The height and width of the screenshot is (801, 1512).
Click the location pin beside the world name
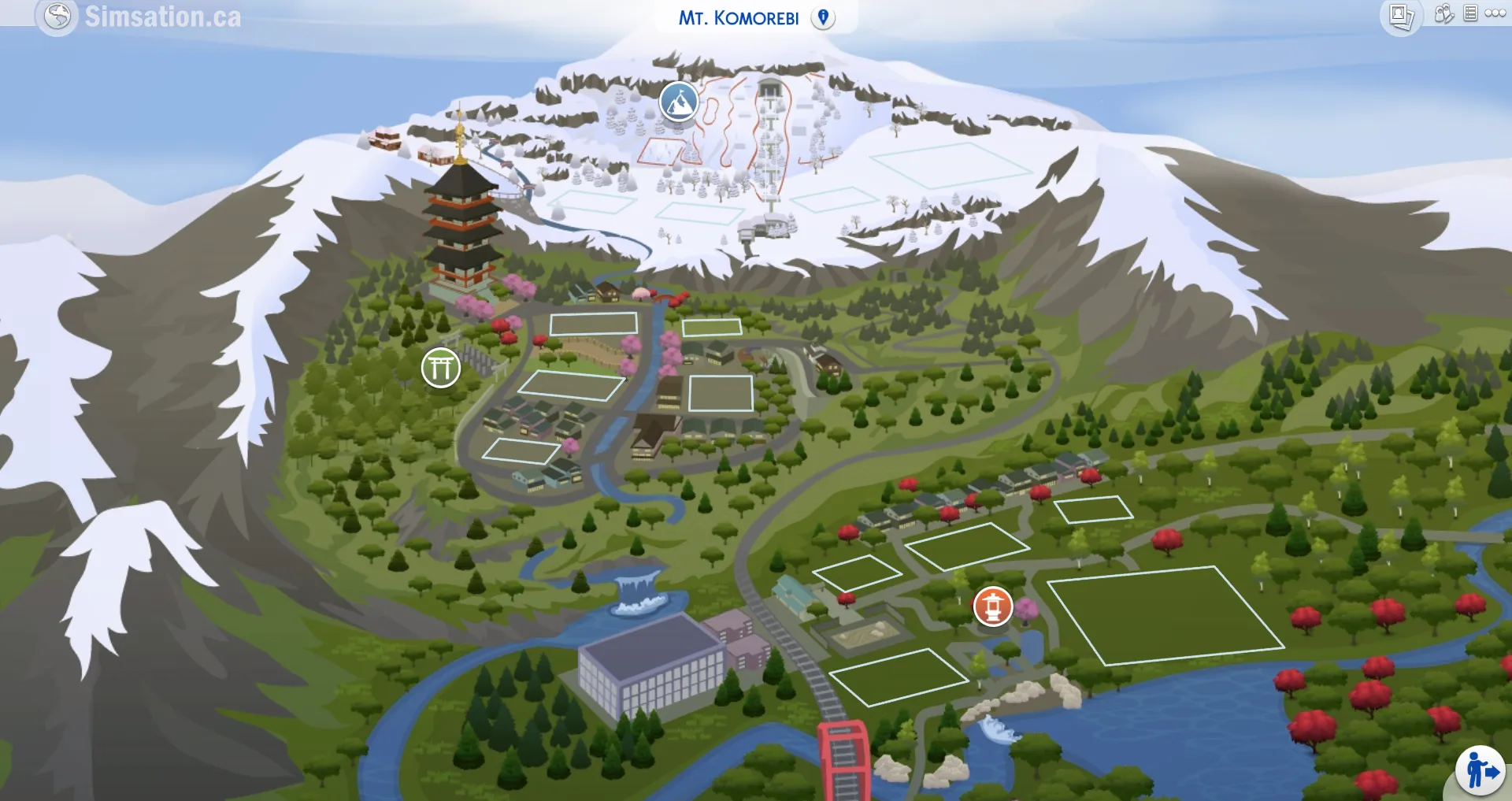824,16
